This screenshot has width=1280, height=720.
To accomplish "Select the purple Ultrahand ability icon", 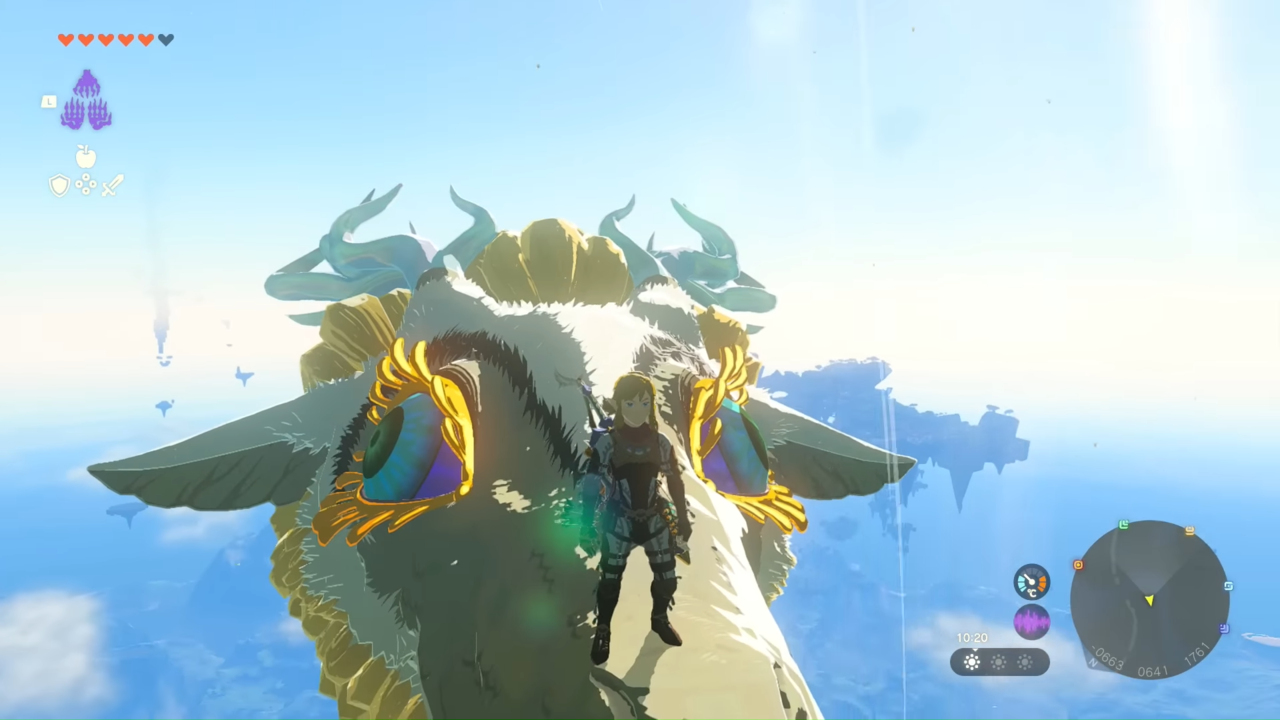I will 86,100.
